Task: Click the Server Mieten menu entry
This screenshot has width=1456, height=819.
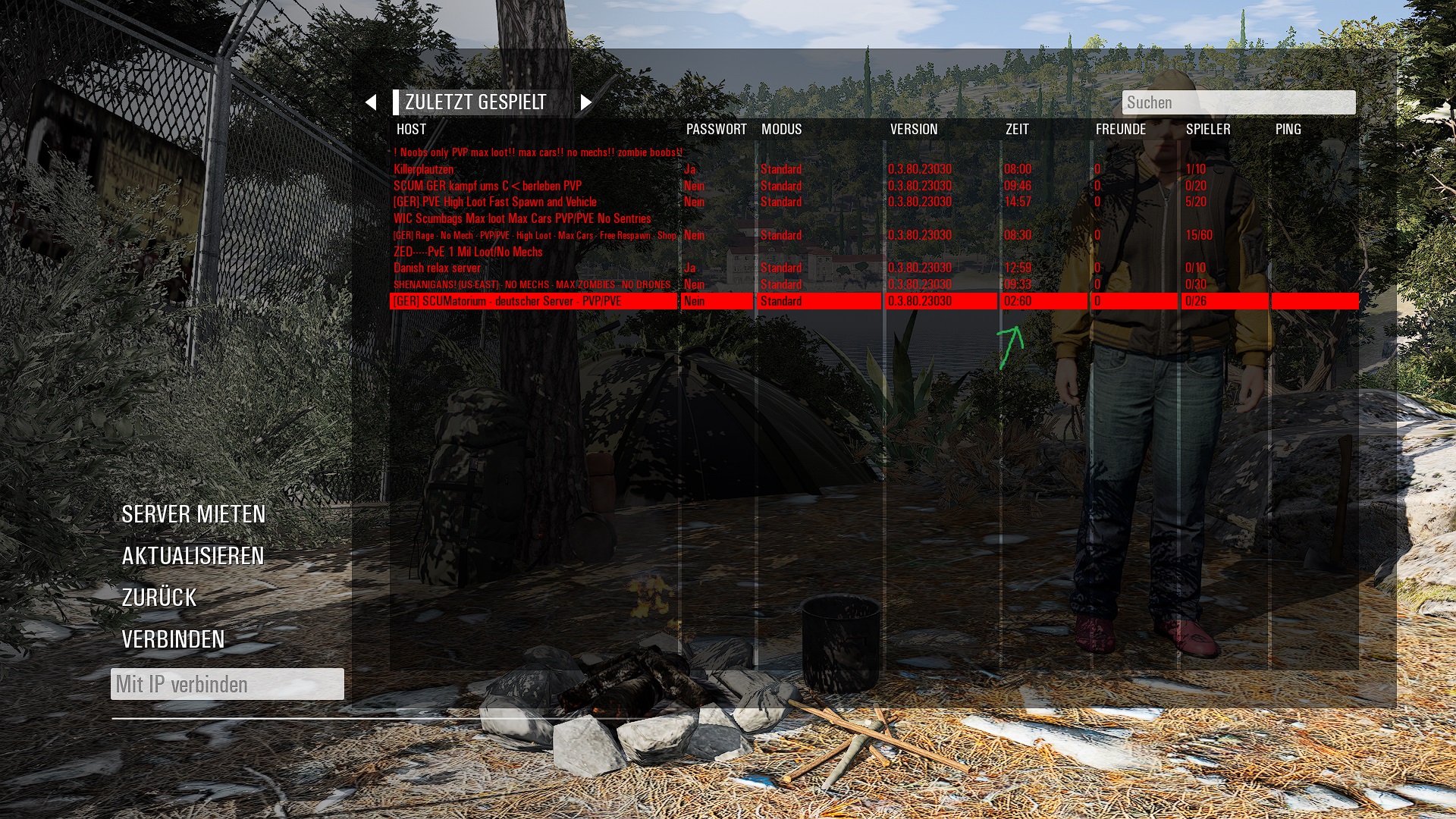Action: [193, 514]
